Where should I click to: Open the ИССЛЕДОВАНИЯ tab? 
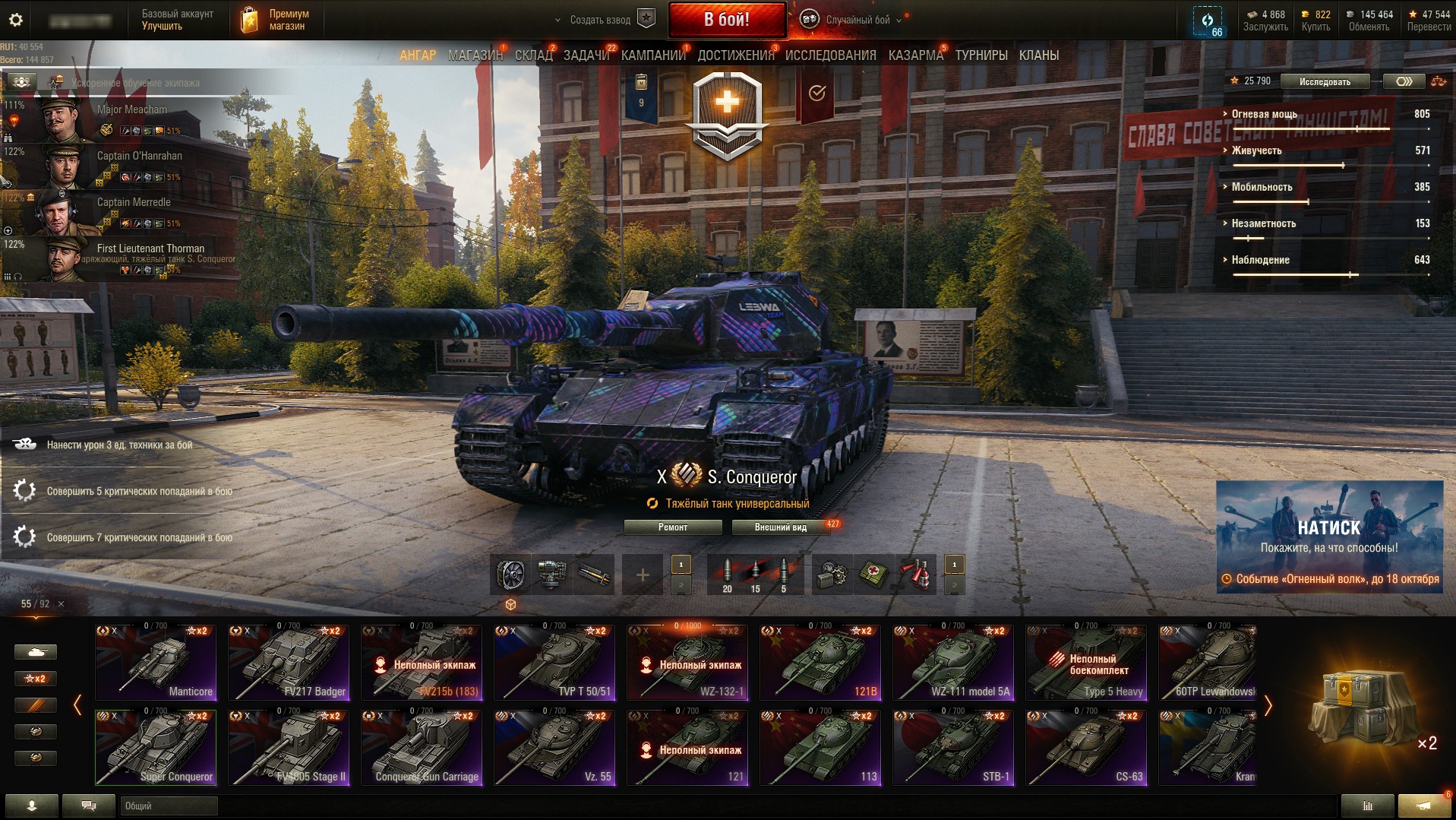pyautogui.click(x=830, y=55)
